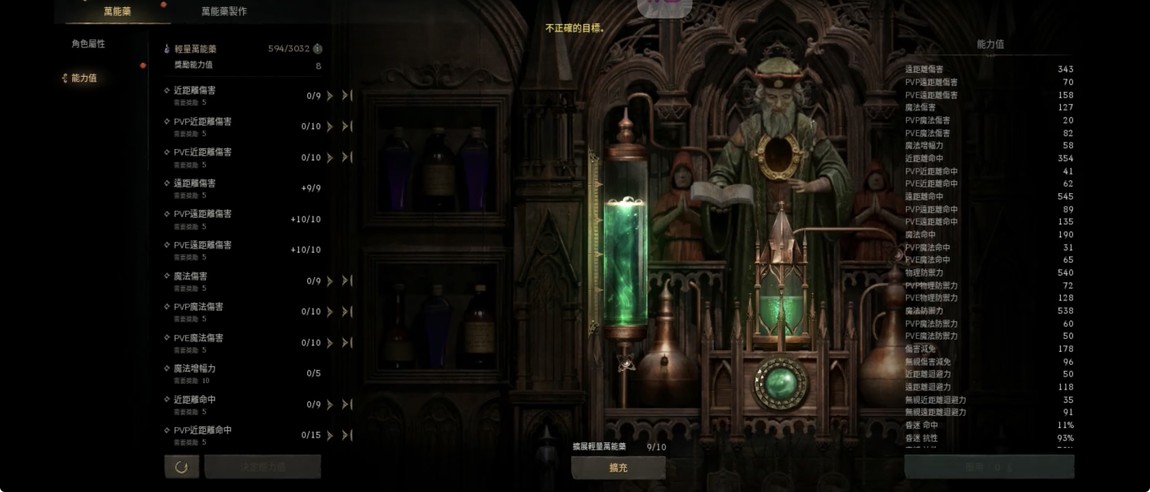Add one point to 近距離命中
Viewport: 1150px width, 492px height.
330,405
